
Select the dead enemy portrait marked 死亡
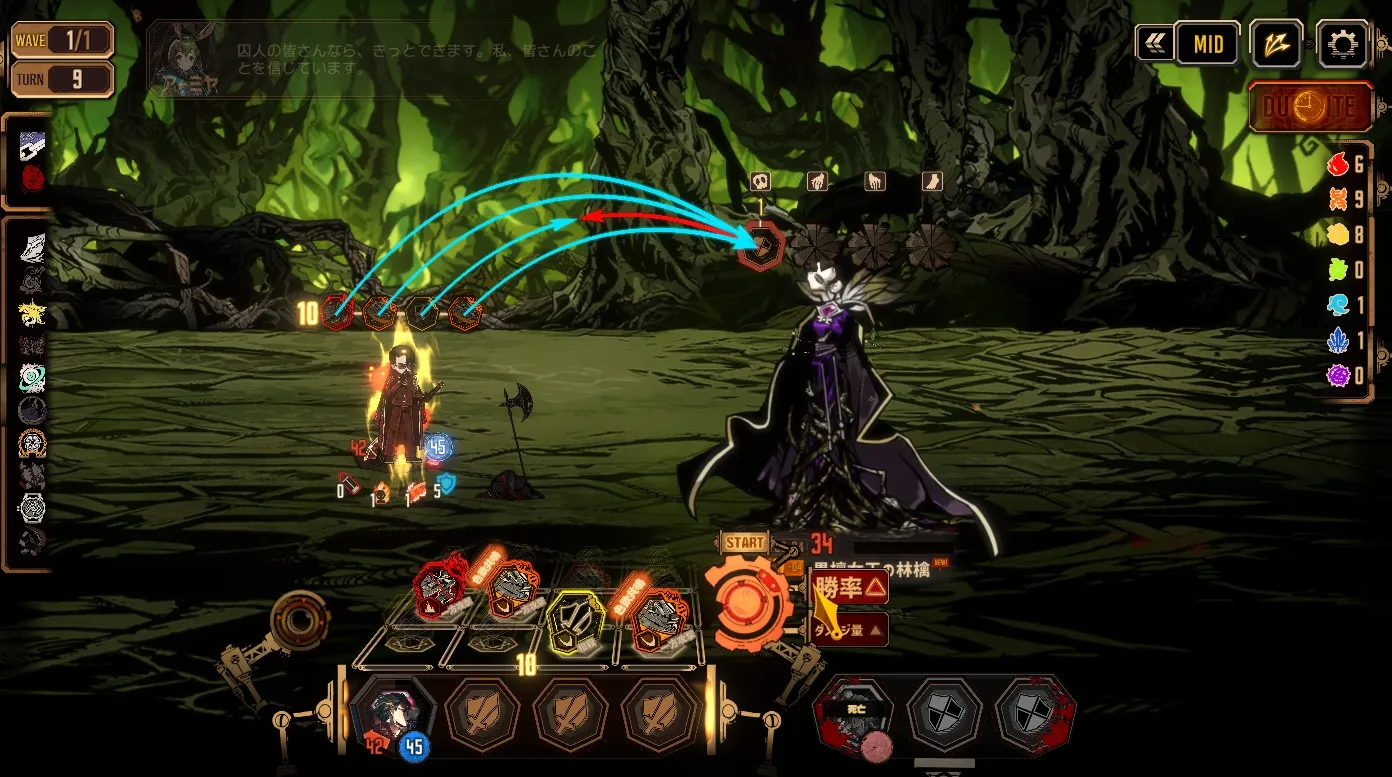point(854,715)
